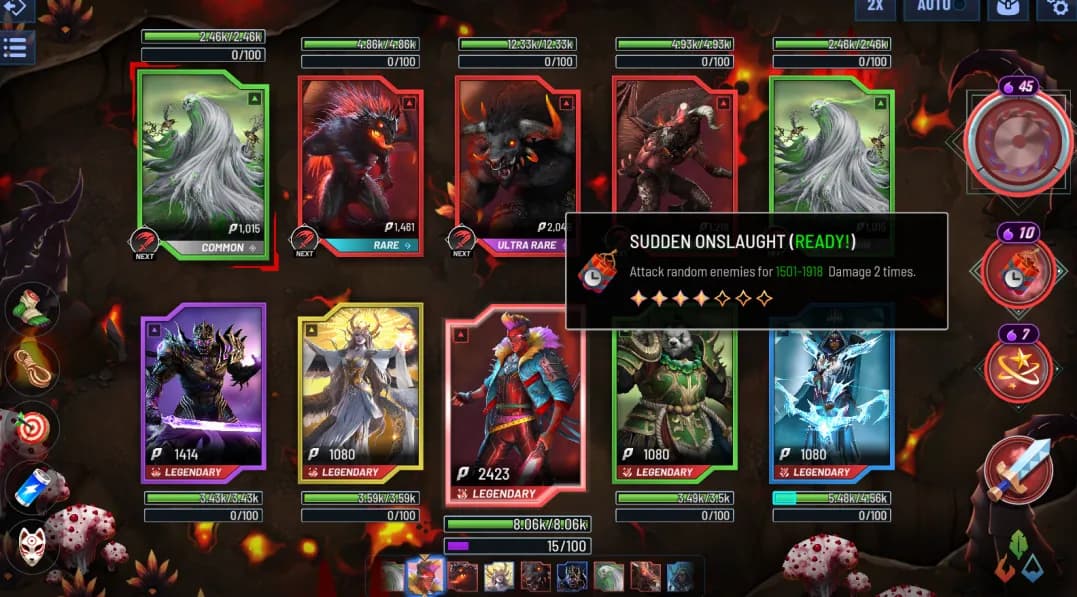1077x597 pixels.
Task: Open settings with the gear icon
Action: 1058,8
